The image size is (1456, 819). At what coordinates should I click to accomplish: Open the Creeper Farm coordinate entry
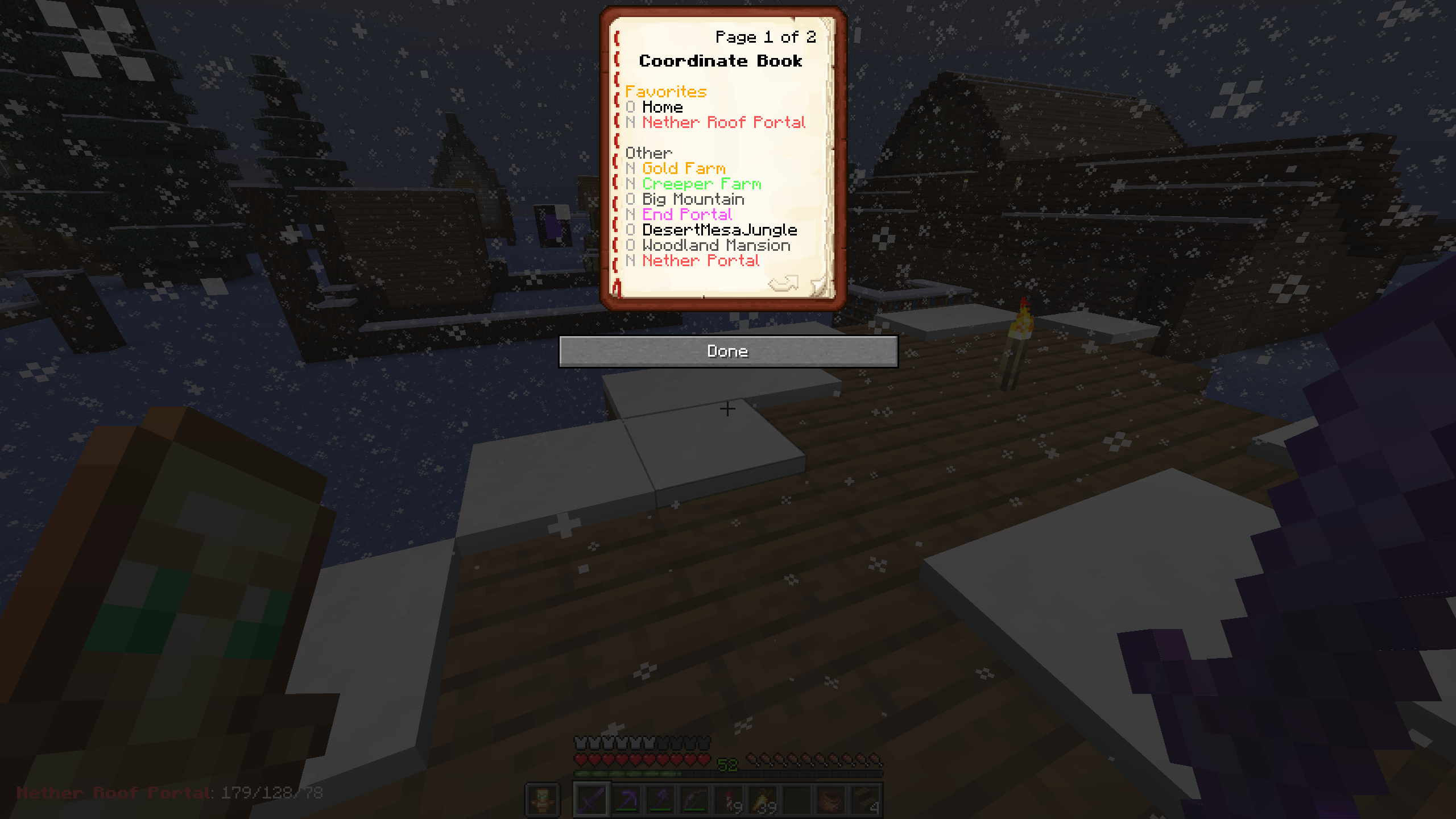tap(702, 184)
